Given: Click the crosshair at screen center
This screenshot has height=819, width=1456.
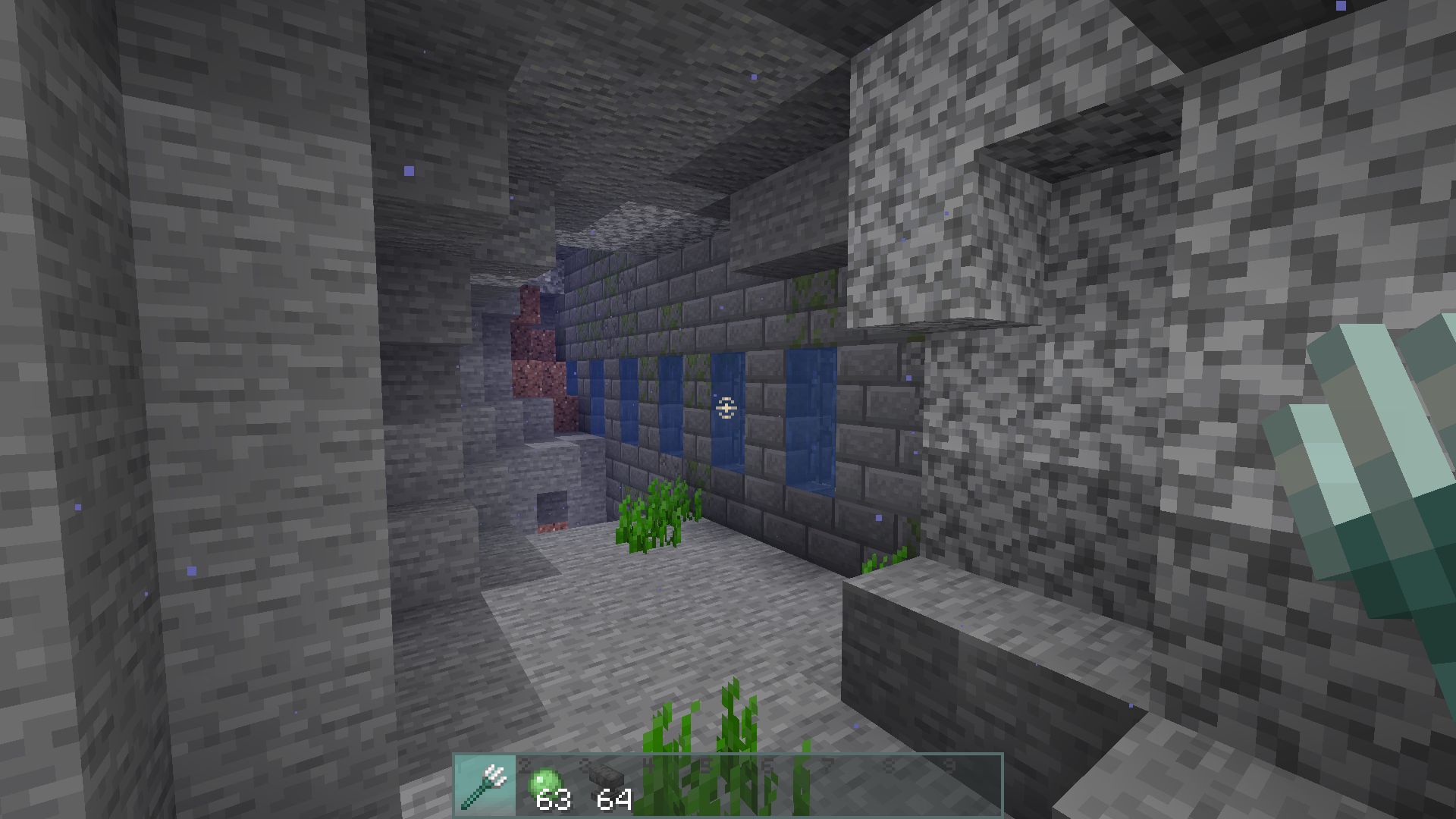Looking at the screenshot, I should pyautogui.click(x=725, y=409).
